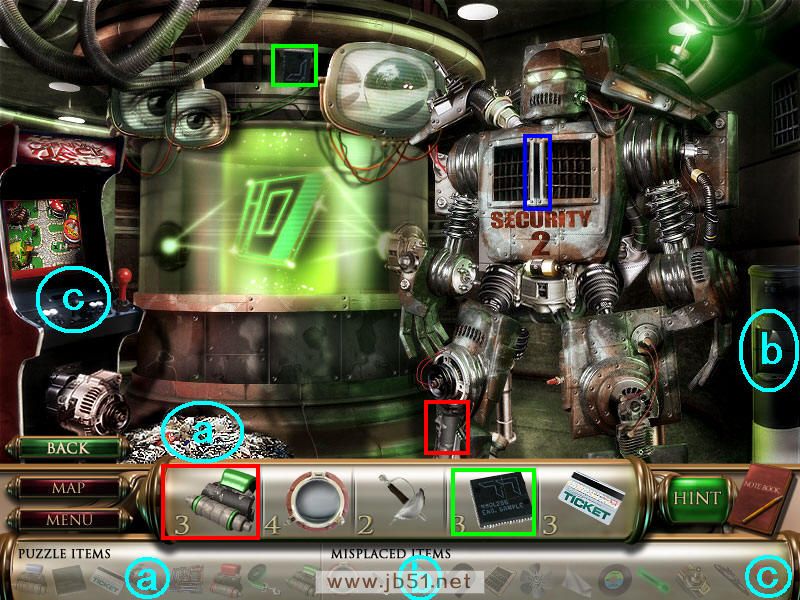Image resolution: width=800 pixels, height=600 pixels.
Task: Open the MENU
Action: coord(67,520)
